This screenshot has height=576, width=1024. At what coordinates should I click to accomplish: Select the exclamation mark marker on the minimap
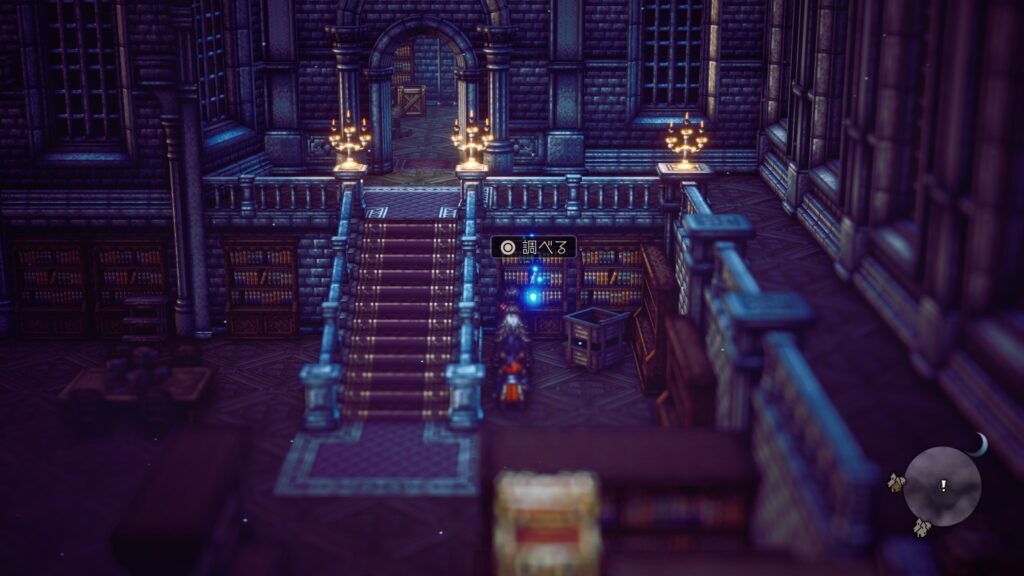942,486
